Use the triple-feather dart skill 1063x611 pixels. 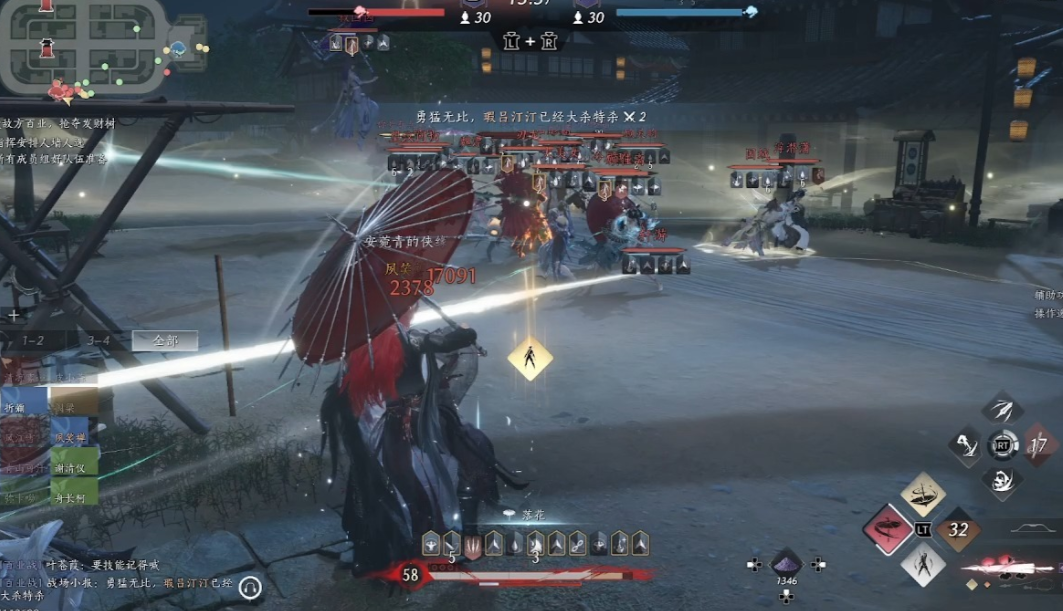(x=1002, y=408)
